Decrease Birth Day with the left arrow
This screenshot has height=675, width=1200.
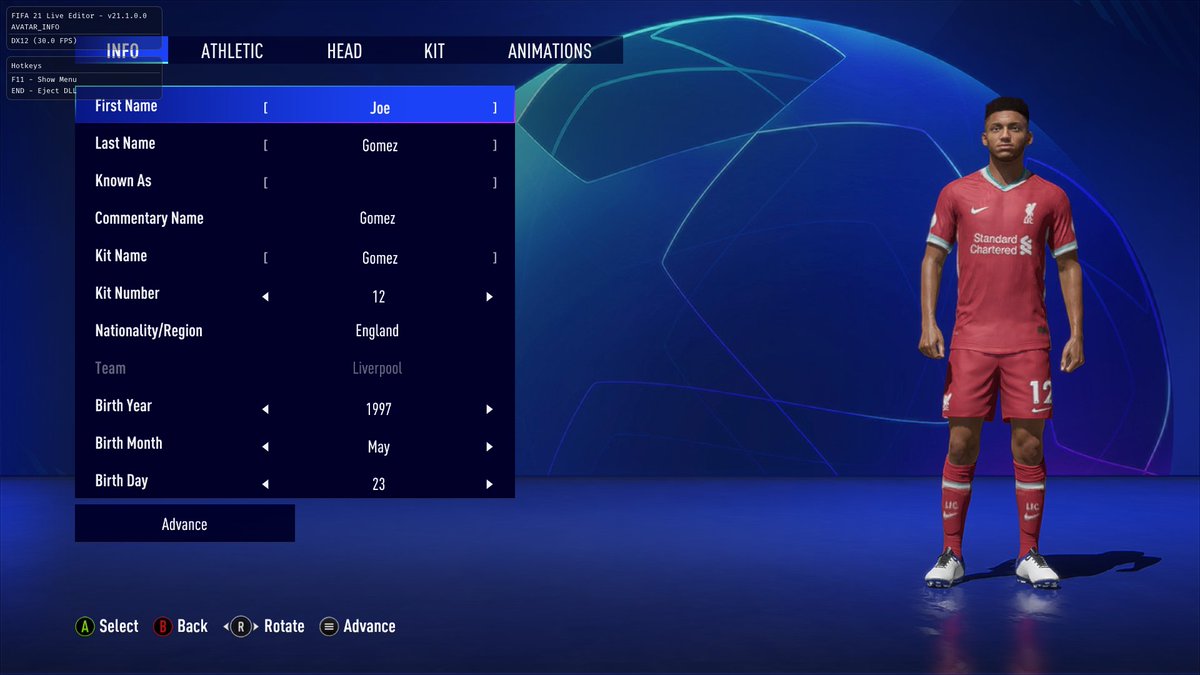click(x=266, y=484)
